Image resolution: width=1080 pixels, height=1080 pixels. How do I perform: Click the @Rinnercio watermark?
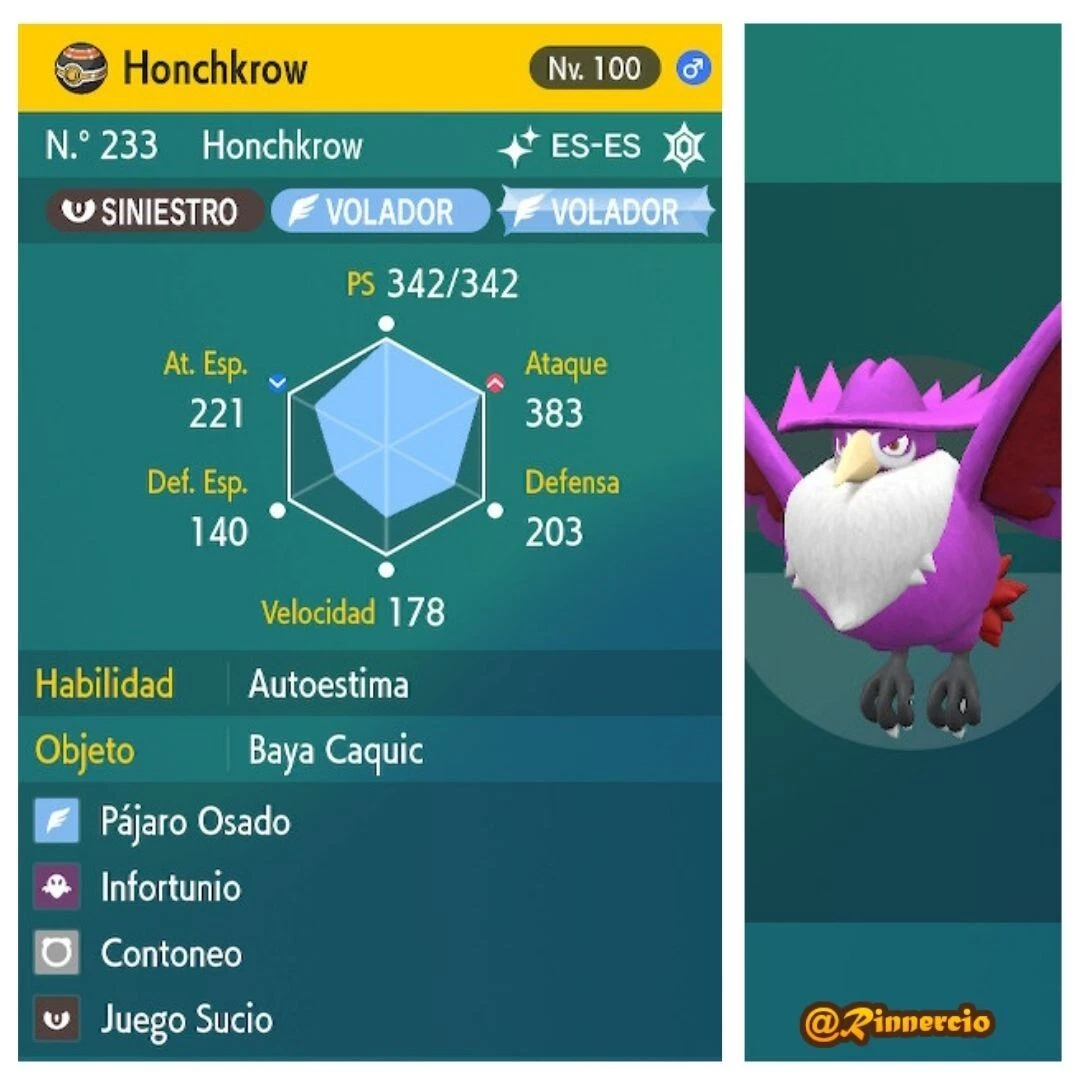click(x=897, y=1021)
